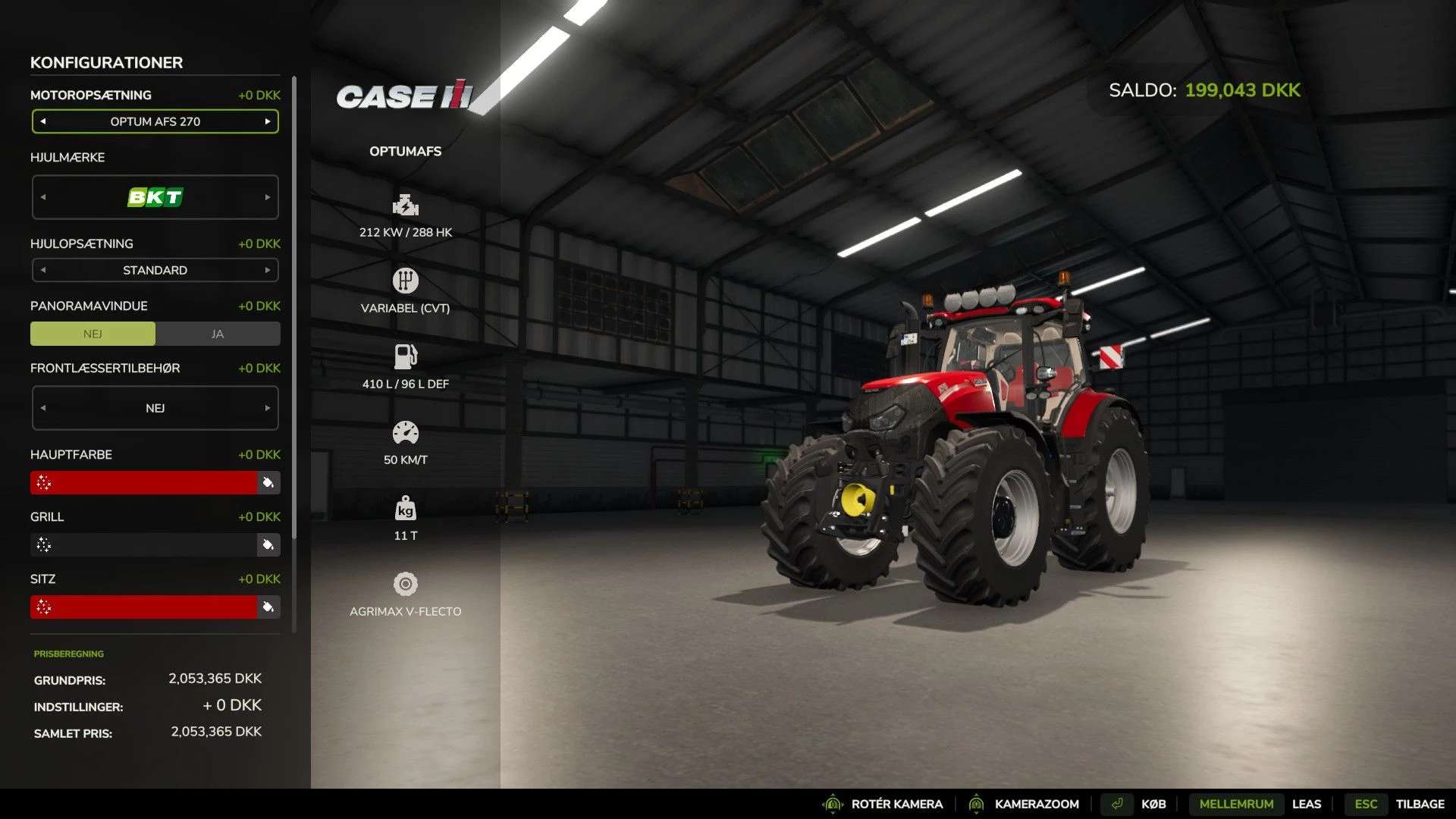Open paint bucket for Hauptfarbe
Screen dimensions: 1456x819
point(268,482)
